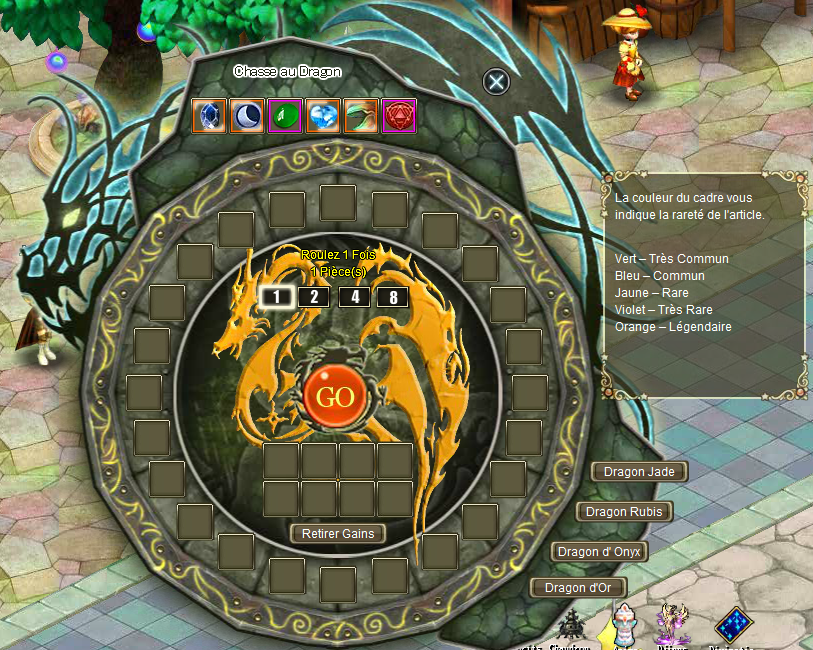Pick the red rune seal reward
This screenshot has height=650, width=813.
pyautogui.click(x=399, y=116)
